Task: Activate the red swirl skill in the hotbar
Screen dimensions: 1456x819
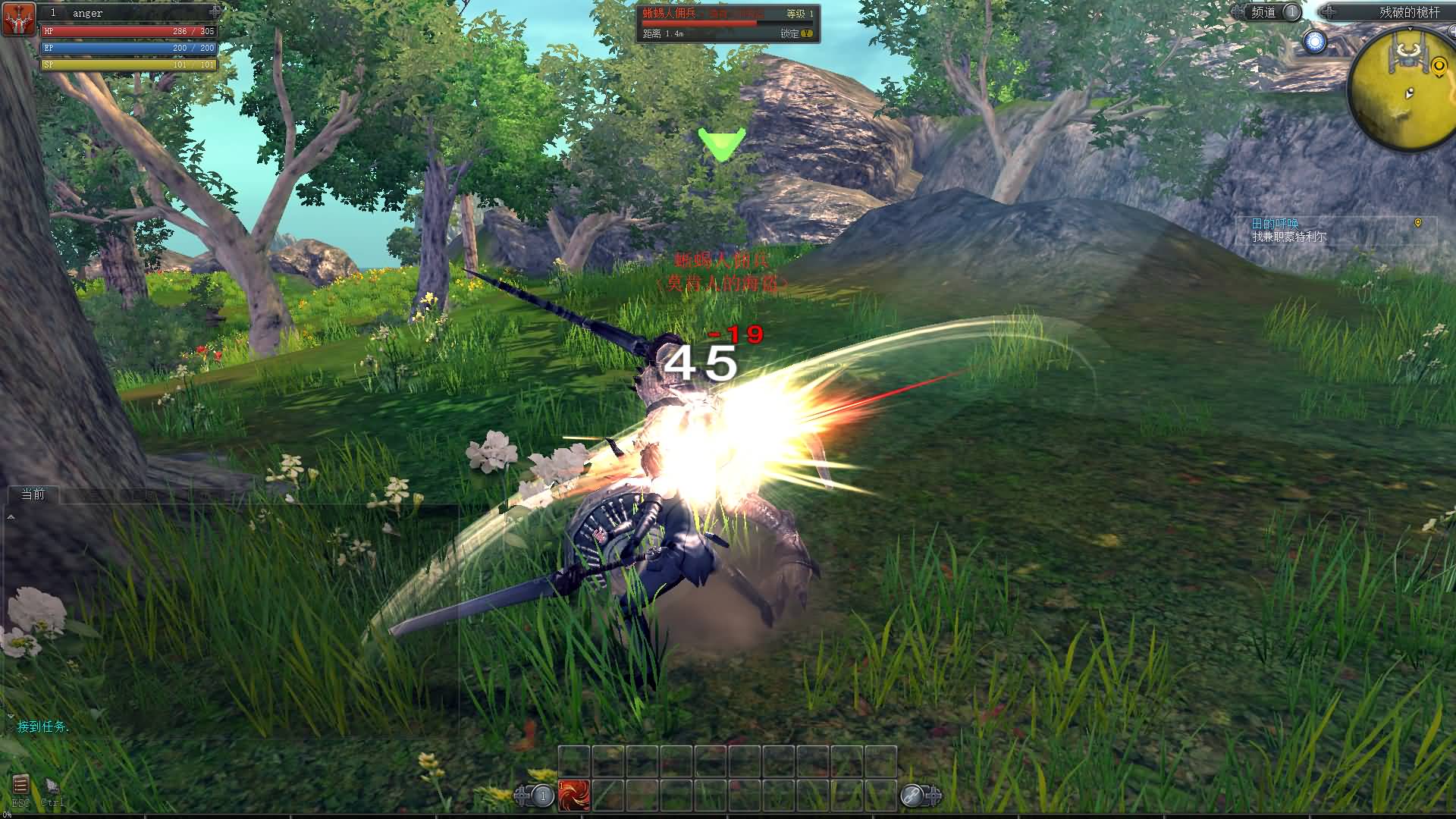Action: pos(573,795)
